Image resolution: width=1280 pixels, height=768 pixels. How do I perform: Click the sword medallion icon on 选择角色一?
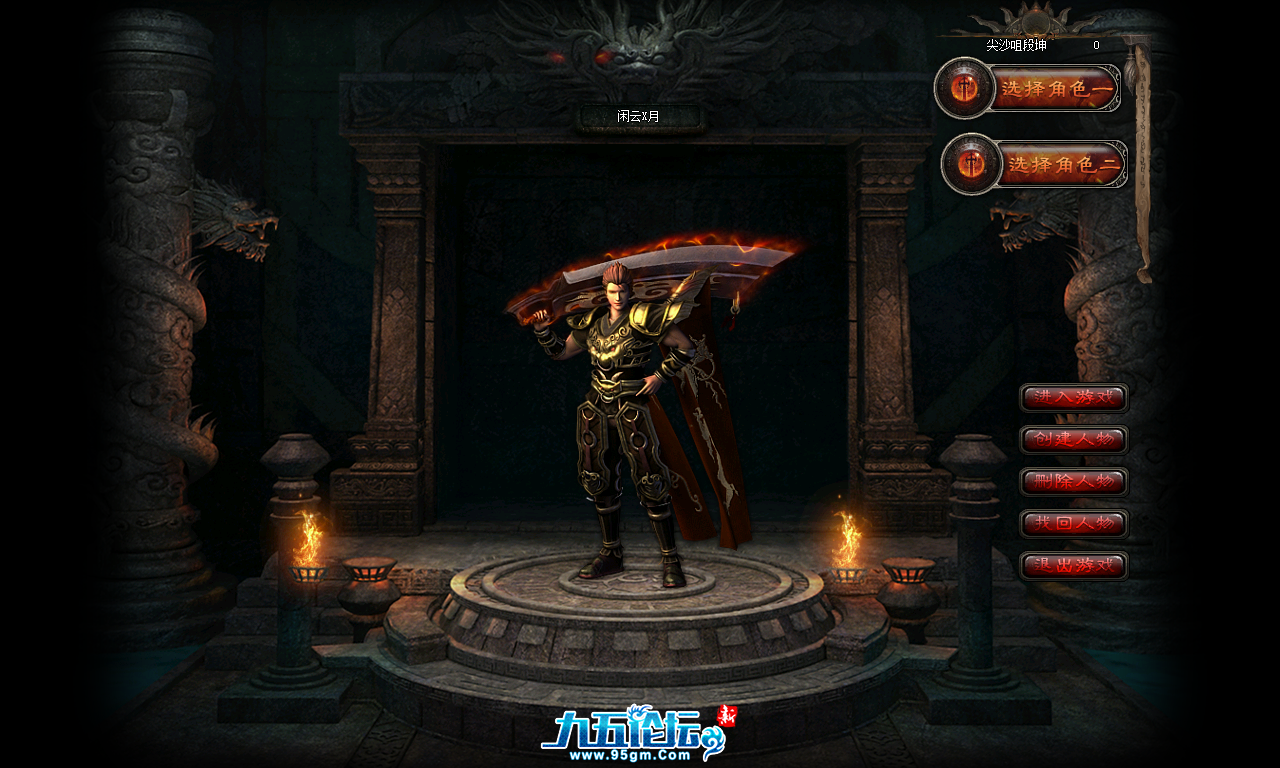pyautogui.click(x=963, y=88)
